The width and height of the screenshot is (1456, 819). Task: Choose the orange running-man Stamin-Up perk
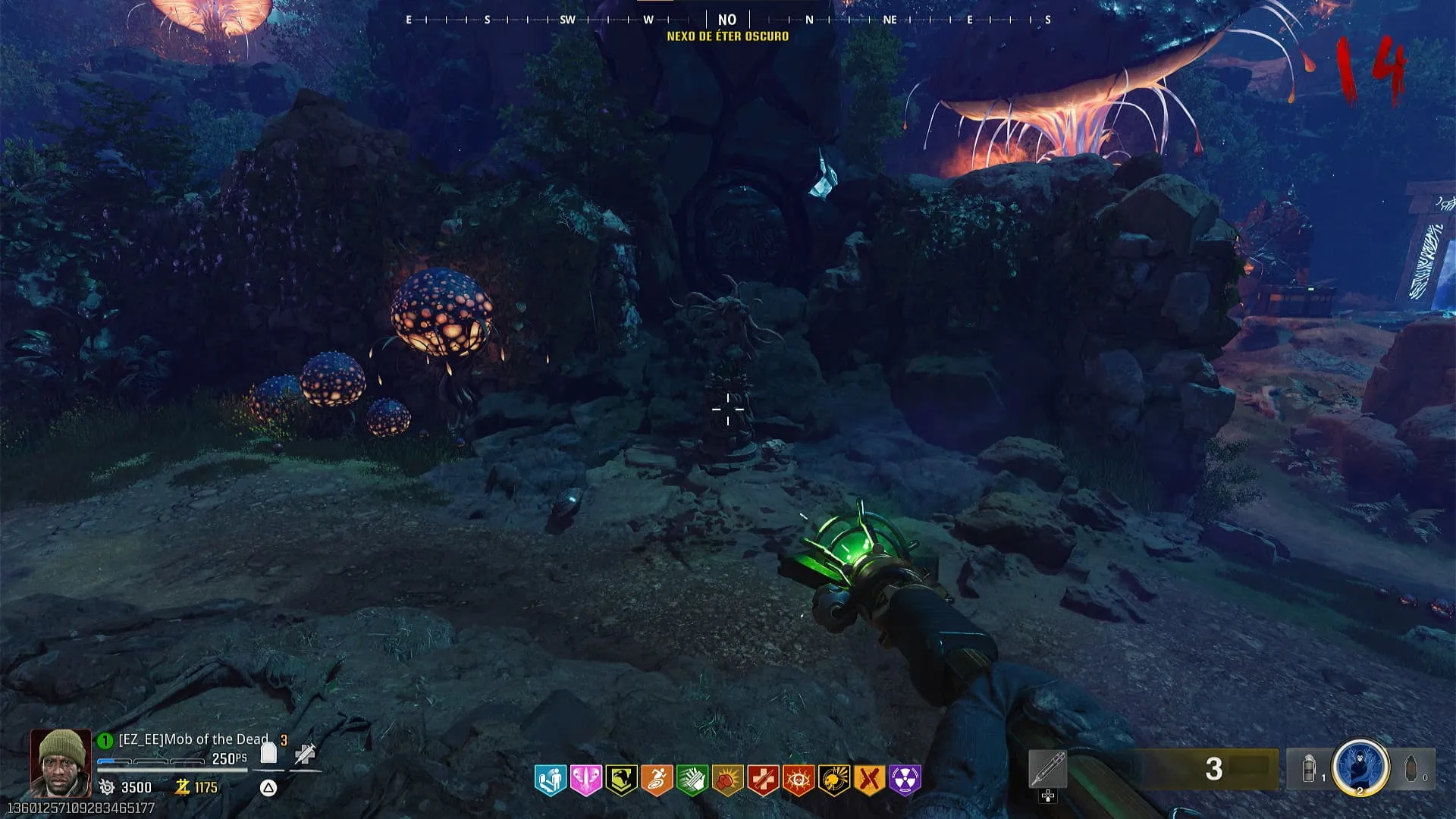point(657,780)
